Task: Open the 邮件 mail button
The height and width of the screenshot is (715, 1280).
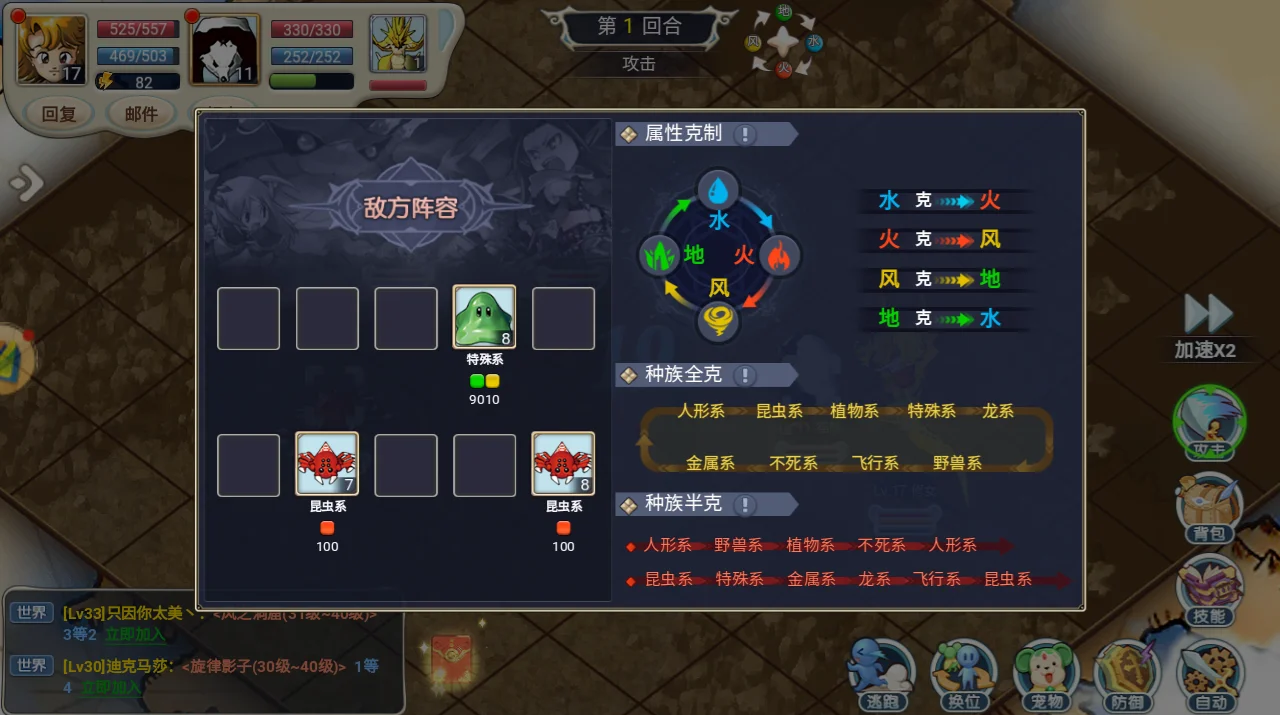Action: tap(141, 113)
